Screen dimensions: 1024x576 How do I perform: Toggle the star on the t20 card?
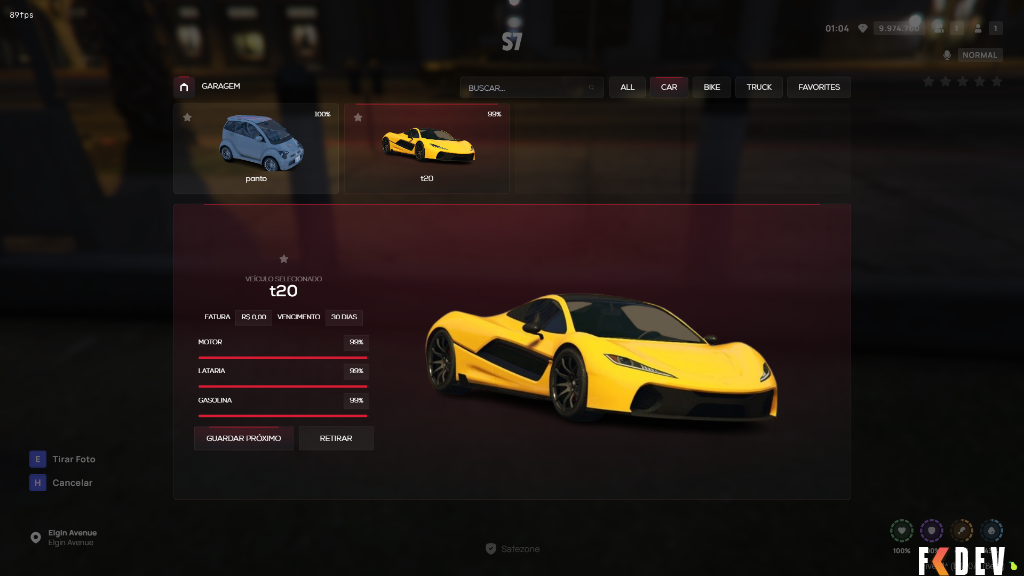(x=358, y=117)
